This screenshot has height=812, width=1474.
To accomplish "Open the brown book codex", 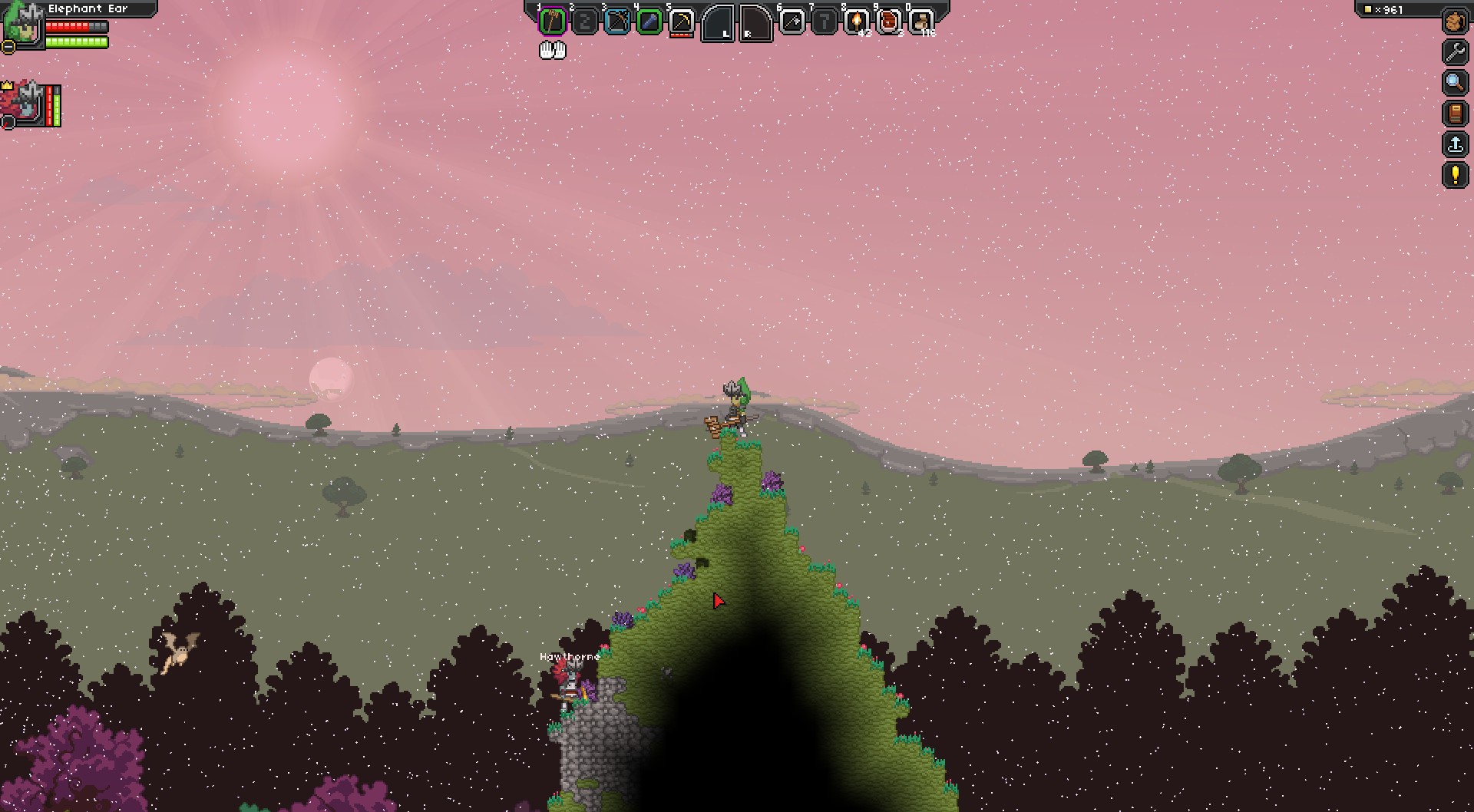I will click(1455, 114).
